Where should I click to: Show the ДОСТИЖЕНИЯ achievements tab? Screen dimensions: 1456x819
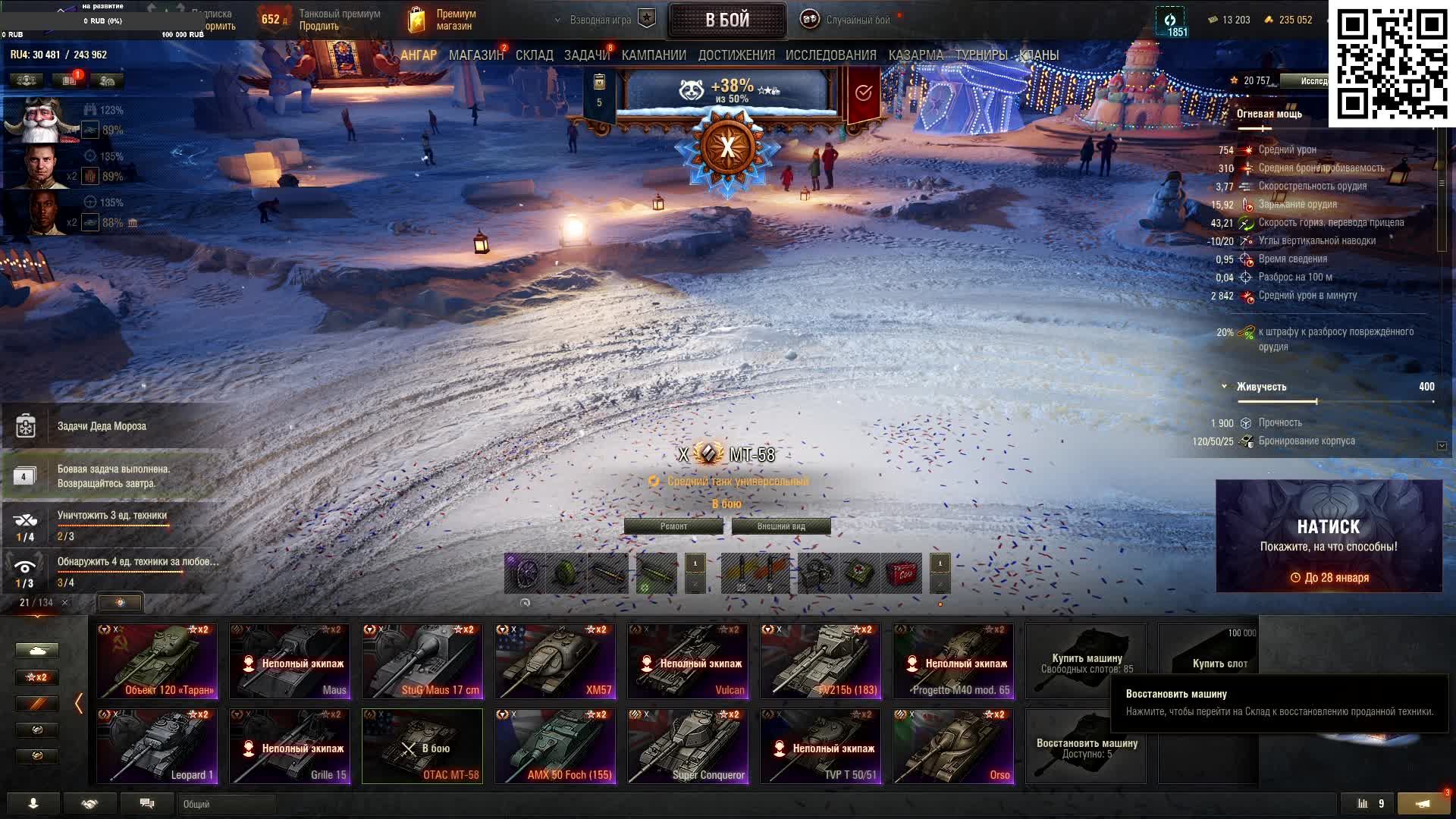click(736, 55)
